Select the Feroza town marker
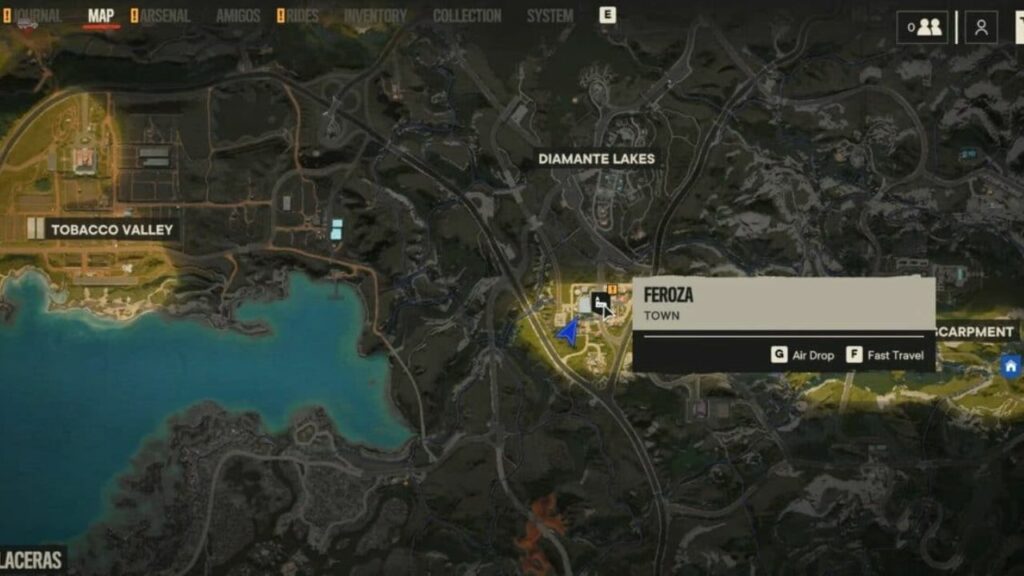The width and height of the screenshot is (1024, 576). click(x=601, y=301)
